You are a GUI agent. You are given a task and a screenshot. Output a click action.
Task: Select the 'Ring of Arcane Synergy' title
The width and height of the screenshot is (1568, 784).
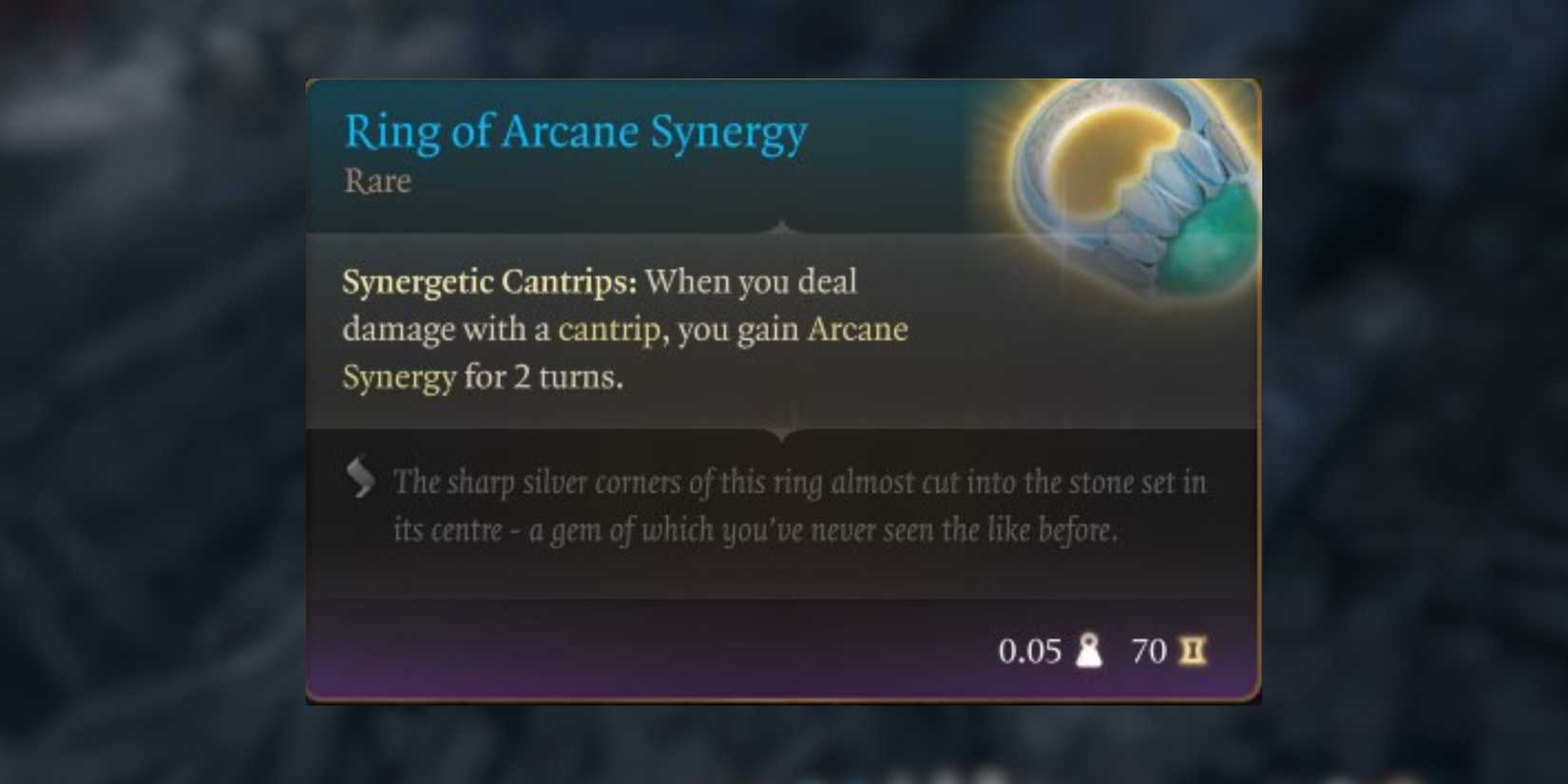tap(575, 132)
